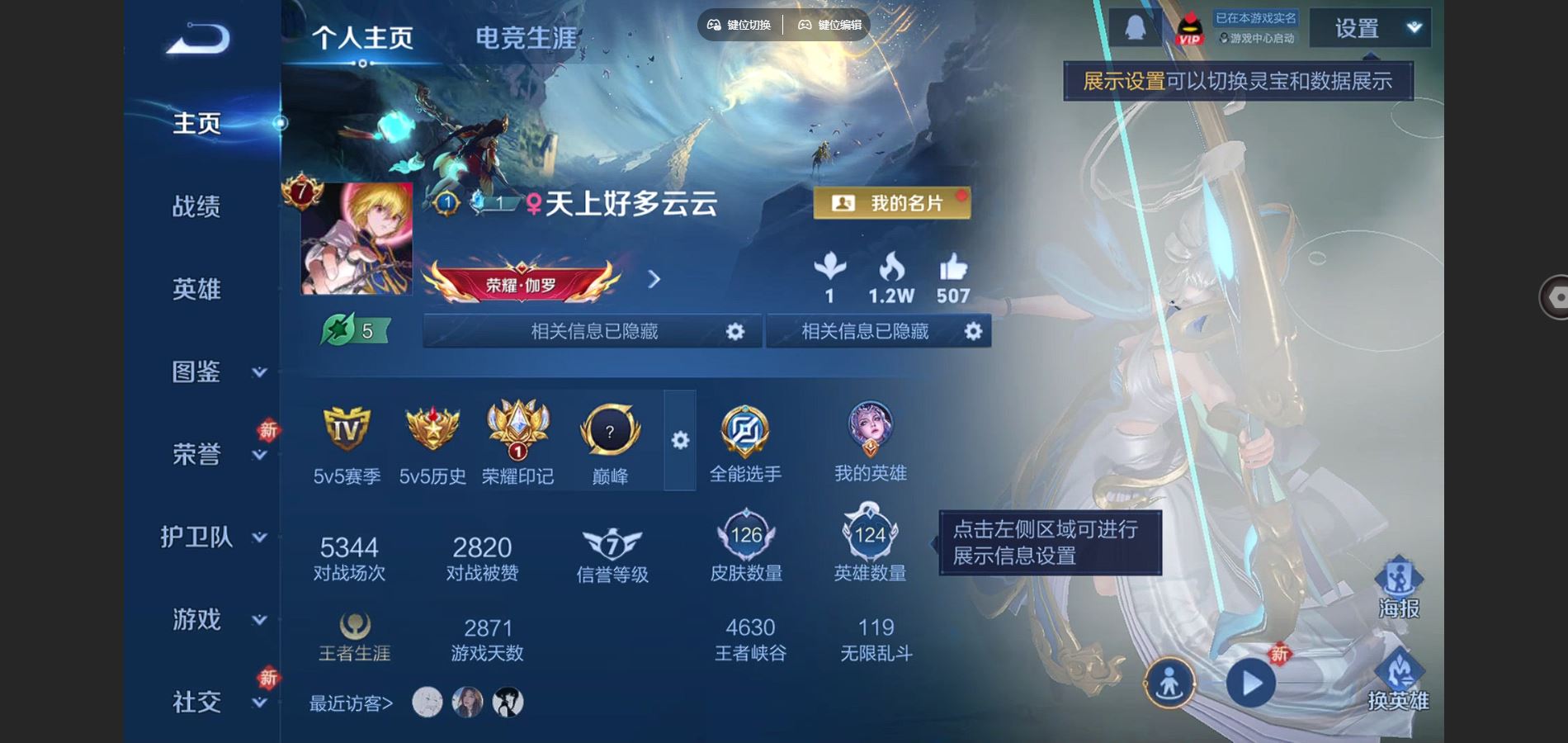Screen dimensions: 1568x743
Task: Switch to the 电竞生涯 tab
Action: [x=526, y=36]
